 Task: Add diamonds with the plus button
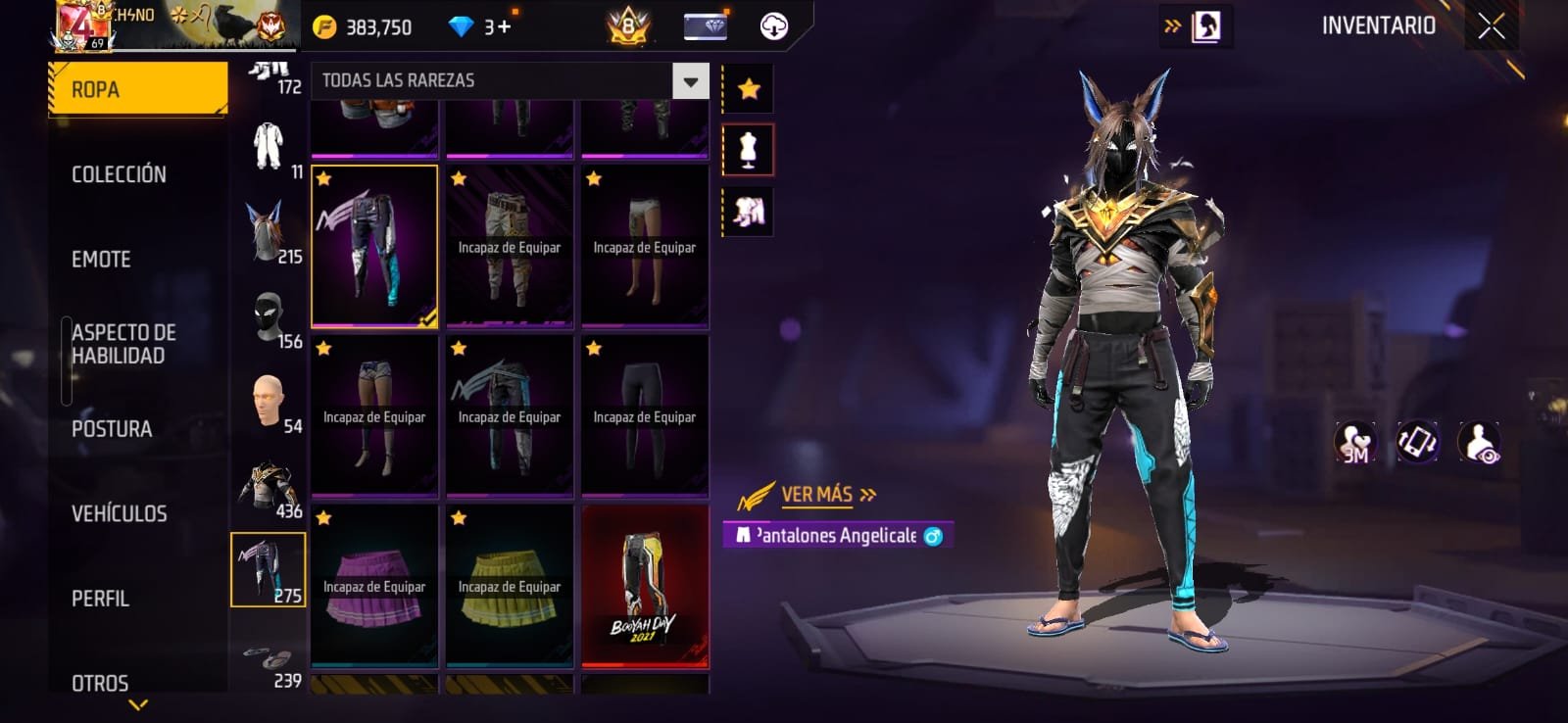tap(504, 26)
